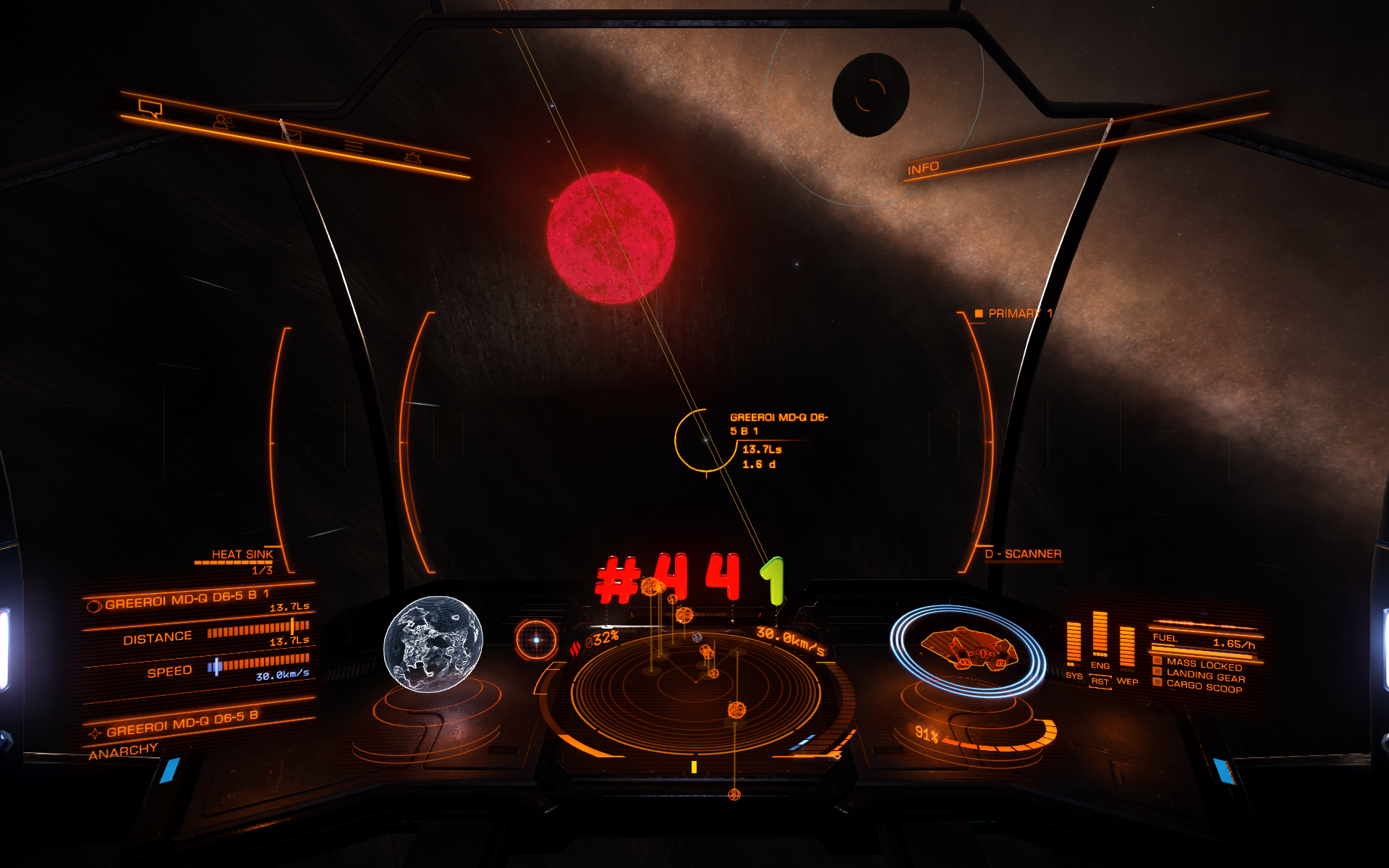Image resolution: width=1389 pixels, height=868 pixels.
Task: Click the ship shield hologram
Action: point(968,649)
